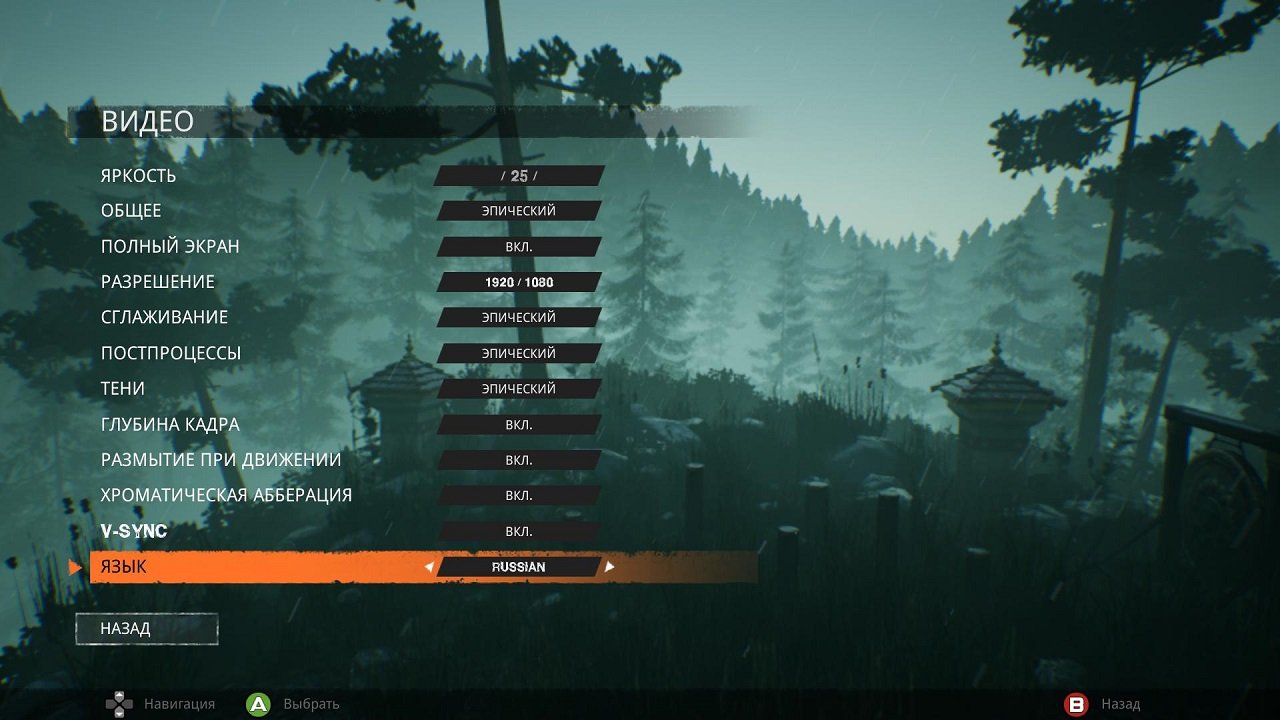Click the green A button icon

(x=258, y=704)
